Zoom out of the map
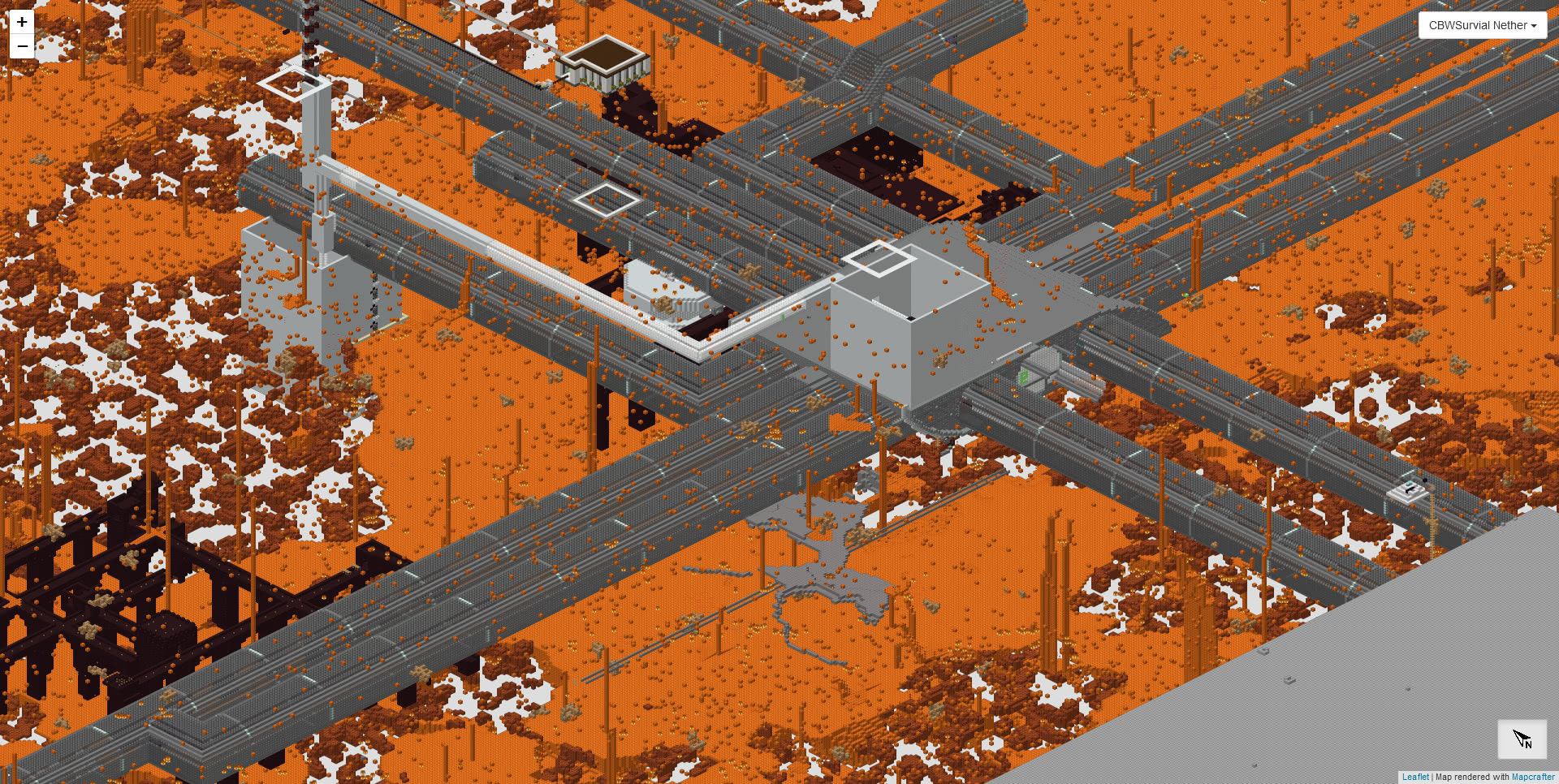Viewport: 1559px width, 784px height. click(22, 46)
